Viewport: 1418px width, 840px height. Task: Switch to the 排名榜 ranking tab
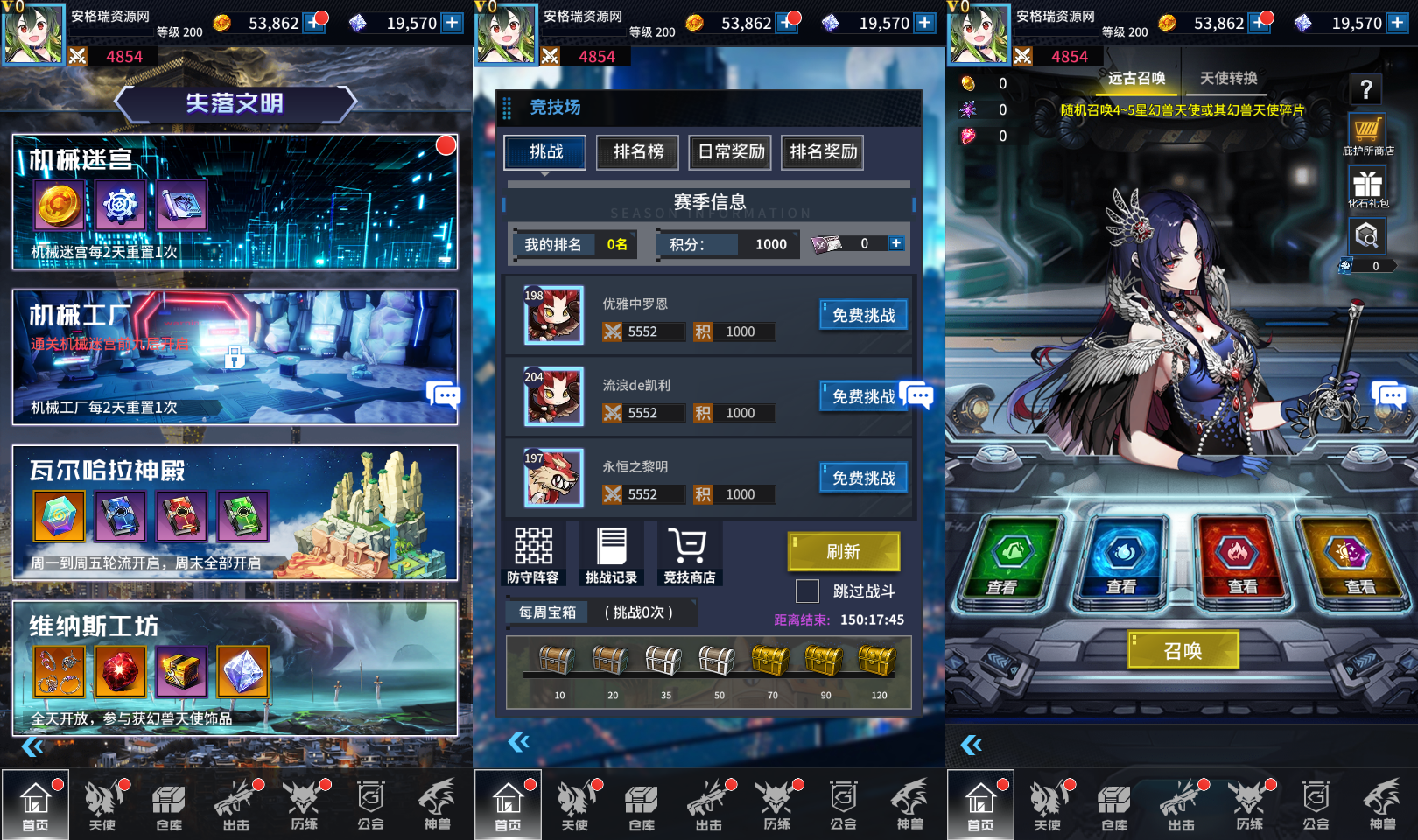pyautogui.click(x=636, y=151)
